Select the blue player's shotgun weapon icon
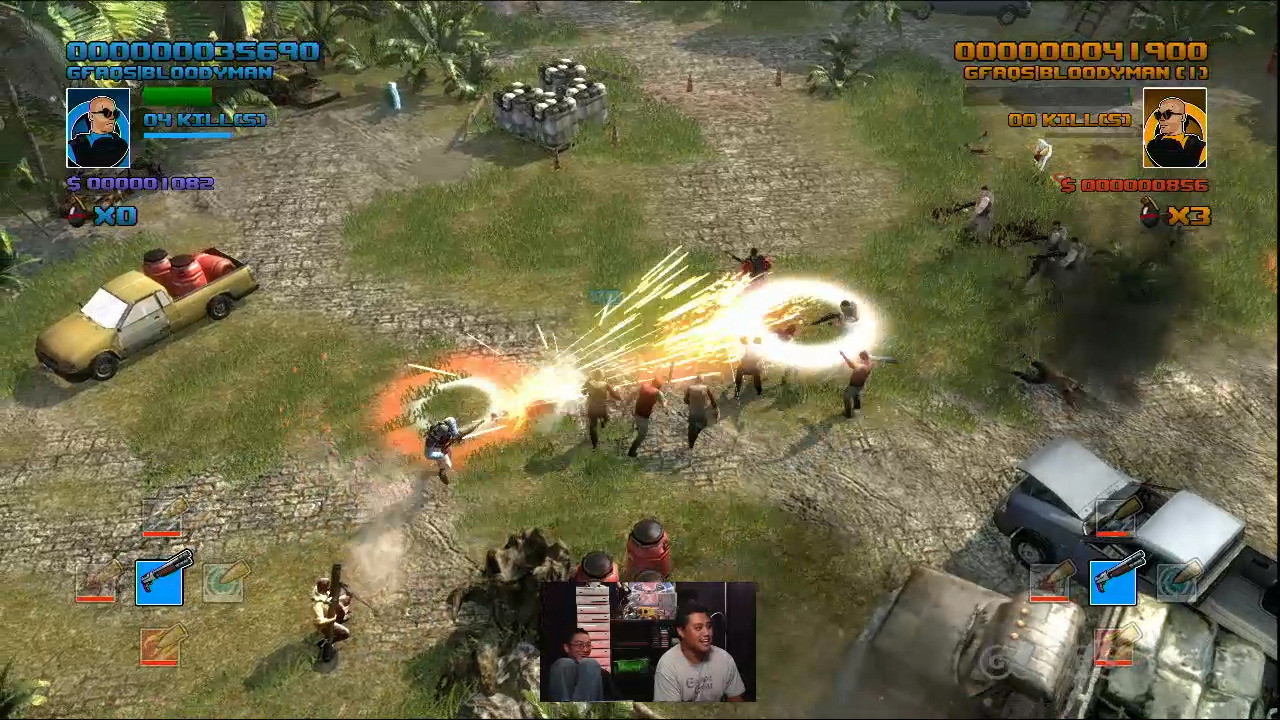This screenshot has height=720, width=1280. [x=160, y=581]
